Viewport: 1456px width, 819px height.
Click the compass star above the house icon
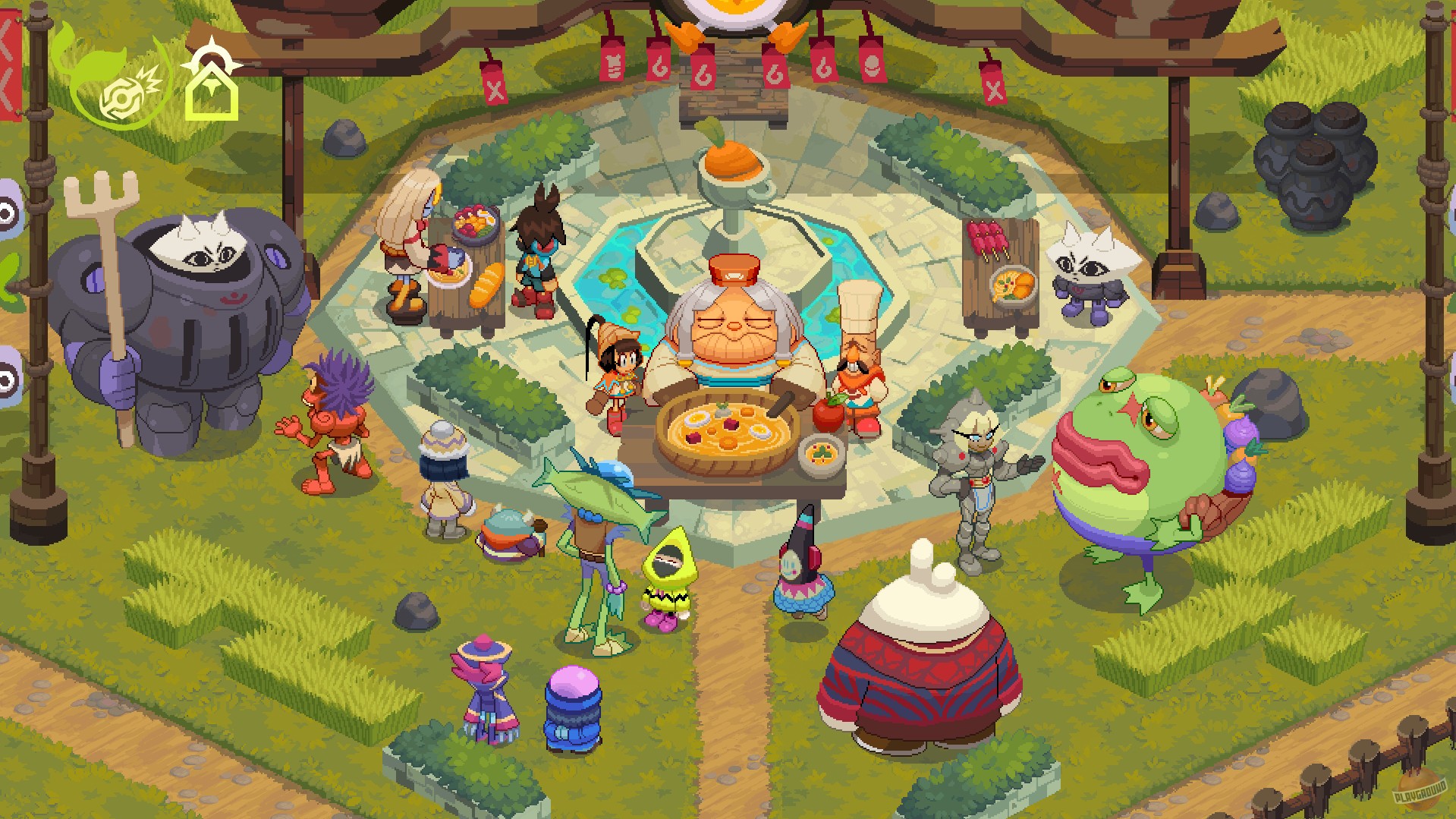coord(211,61)
